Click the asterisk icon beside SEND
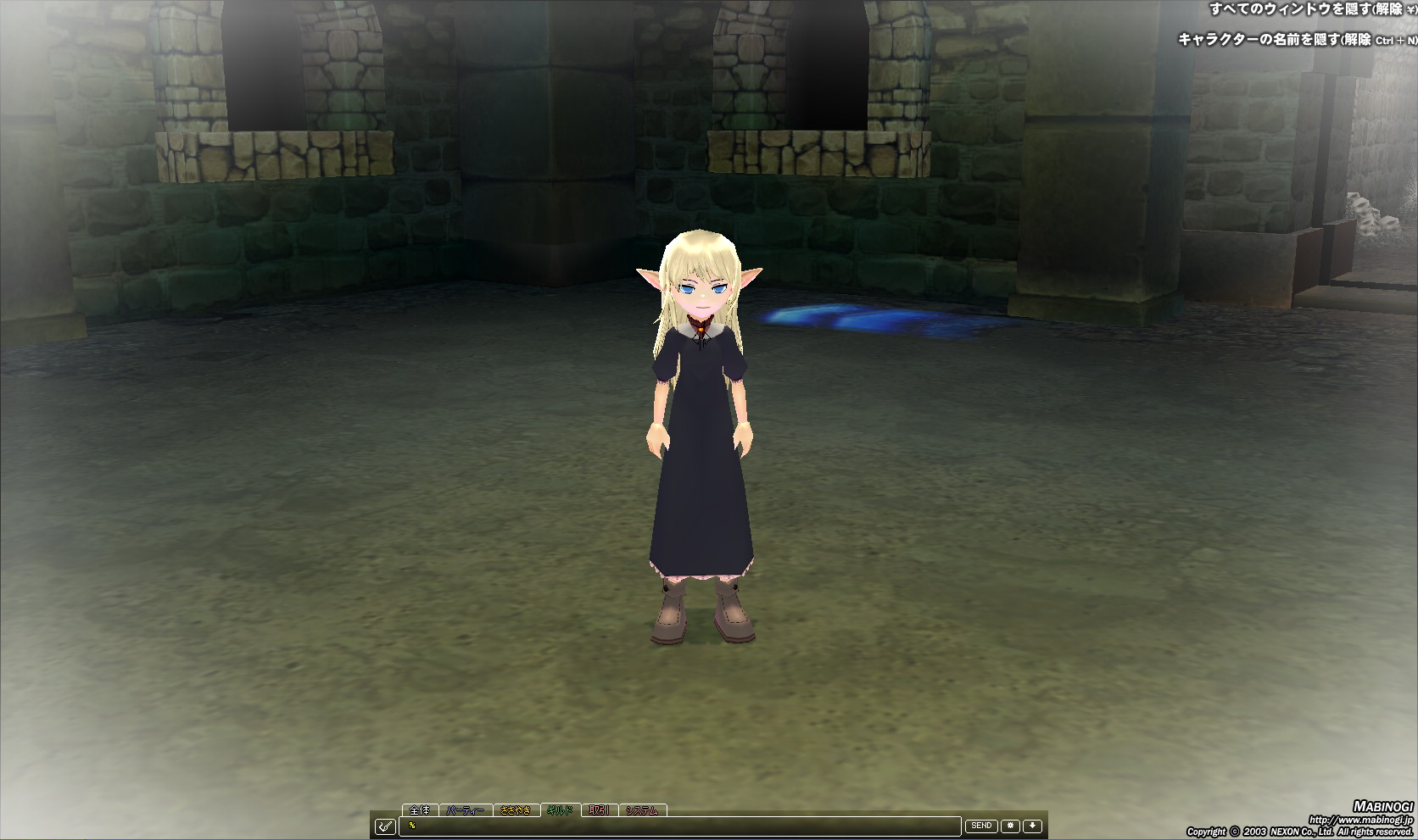 1009,825
